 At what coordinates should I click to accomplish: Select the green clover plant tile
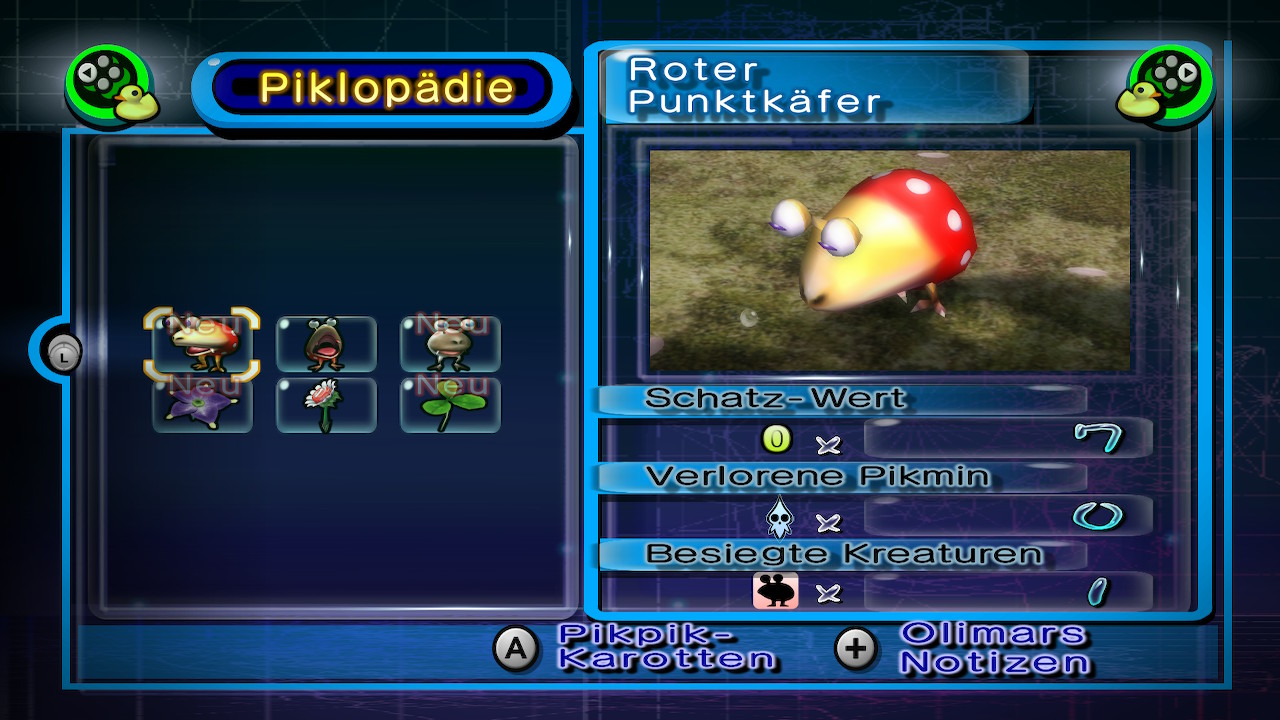point(450,405)
